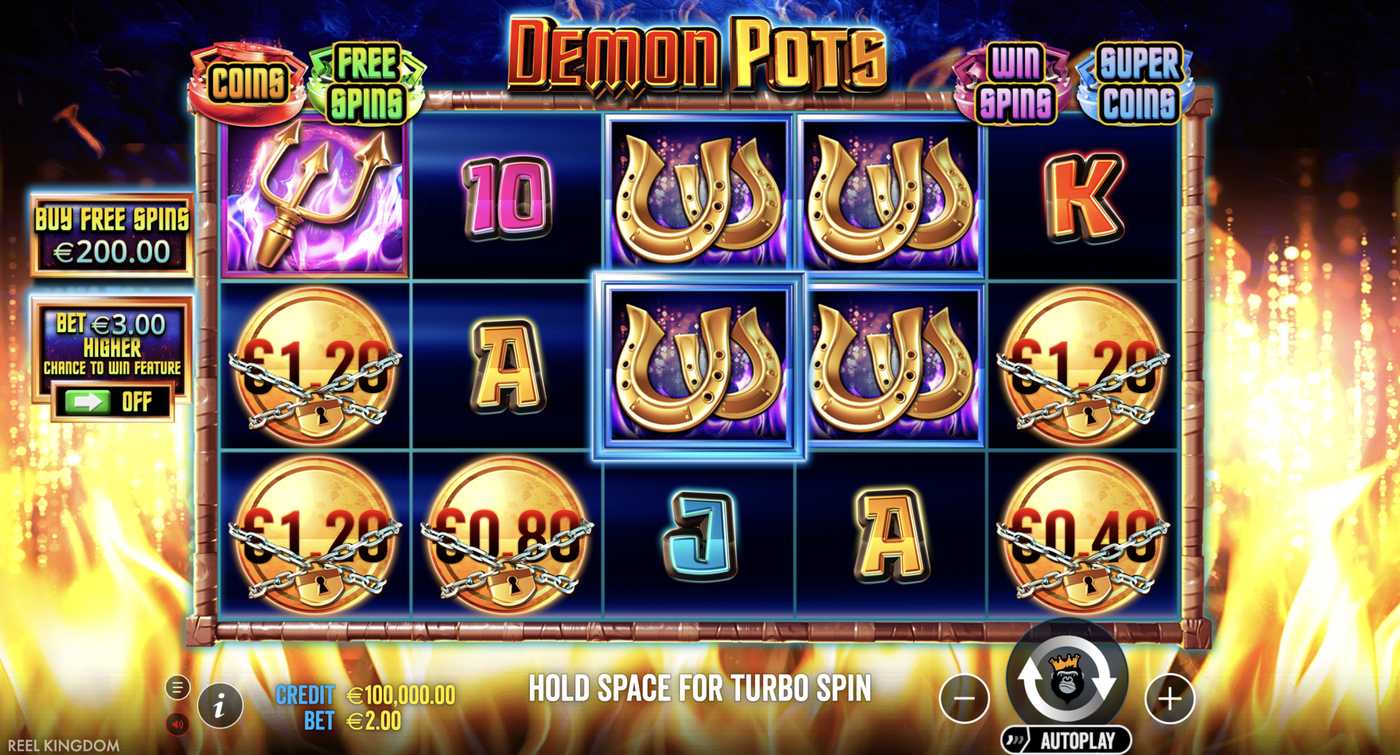Viewport: 1400px width, 755px height.
Task: Click the turbo spin arrows on Autoplay
Action: click(x=1068, y=683)
